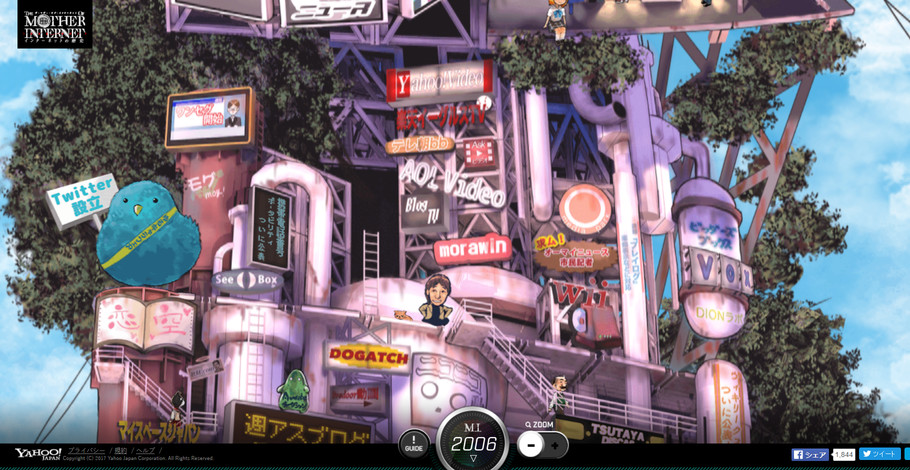Share on Facebook with シェア button
Viewport: 910px width, 470px height.
pyautogui.click(x=811, y=455)
